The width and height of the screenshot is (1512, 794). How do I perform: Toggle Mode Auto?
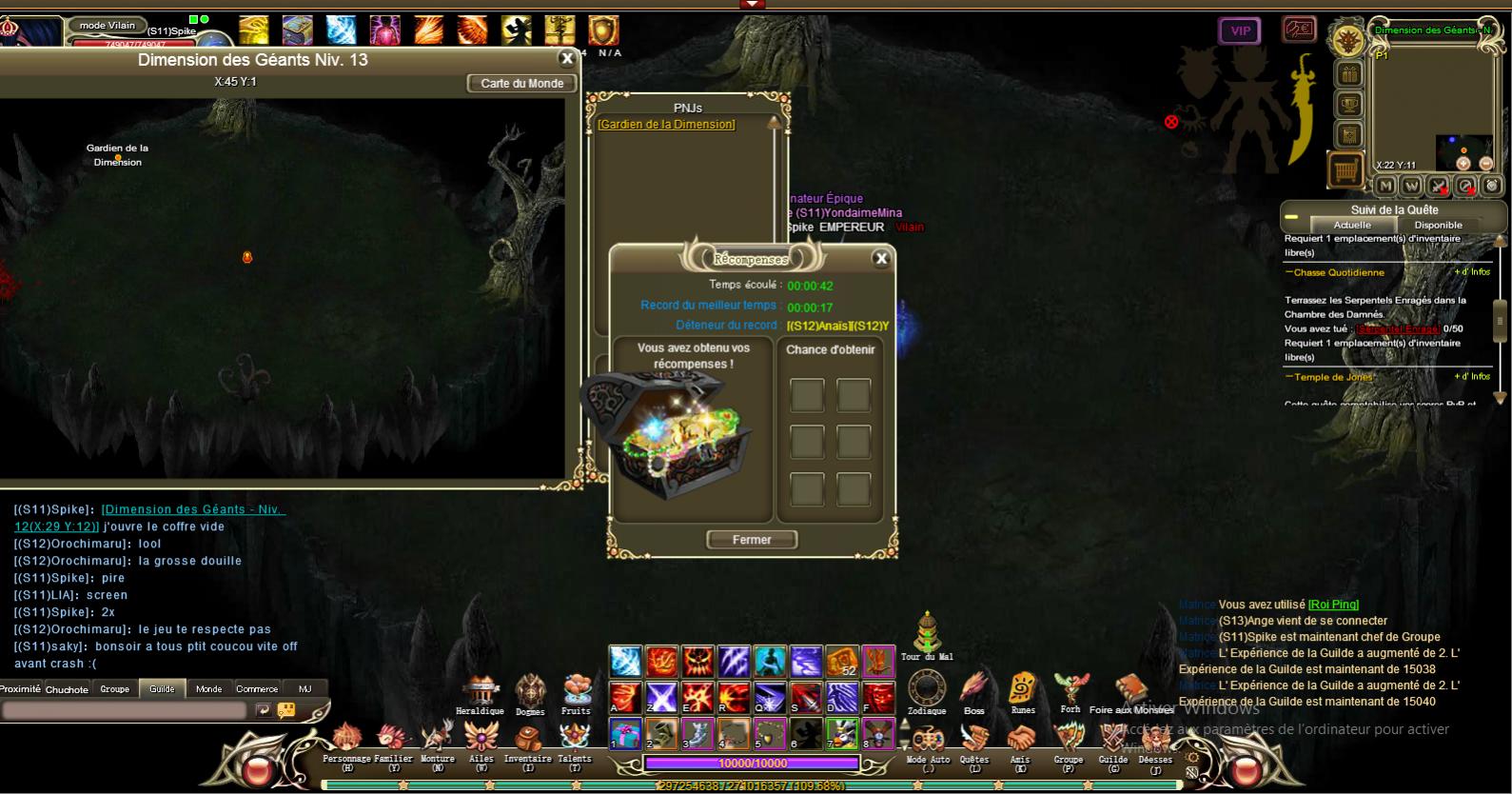(x=928, y=741)
